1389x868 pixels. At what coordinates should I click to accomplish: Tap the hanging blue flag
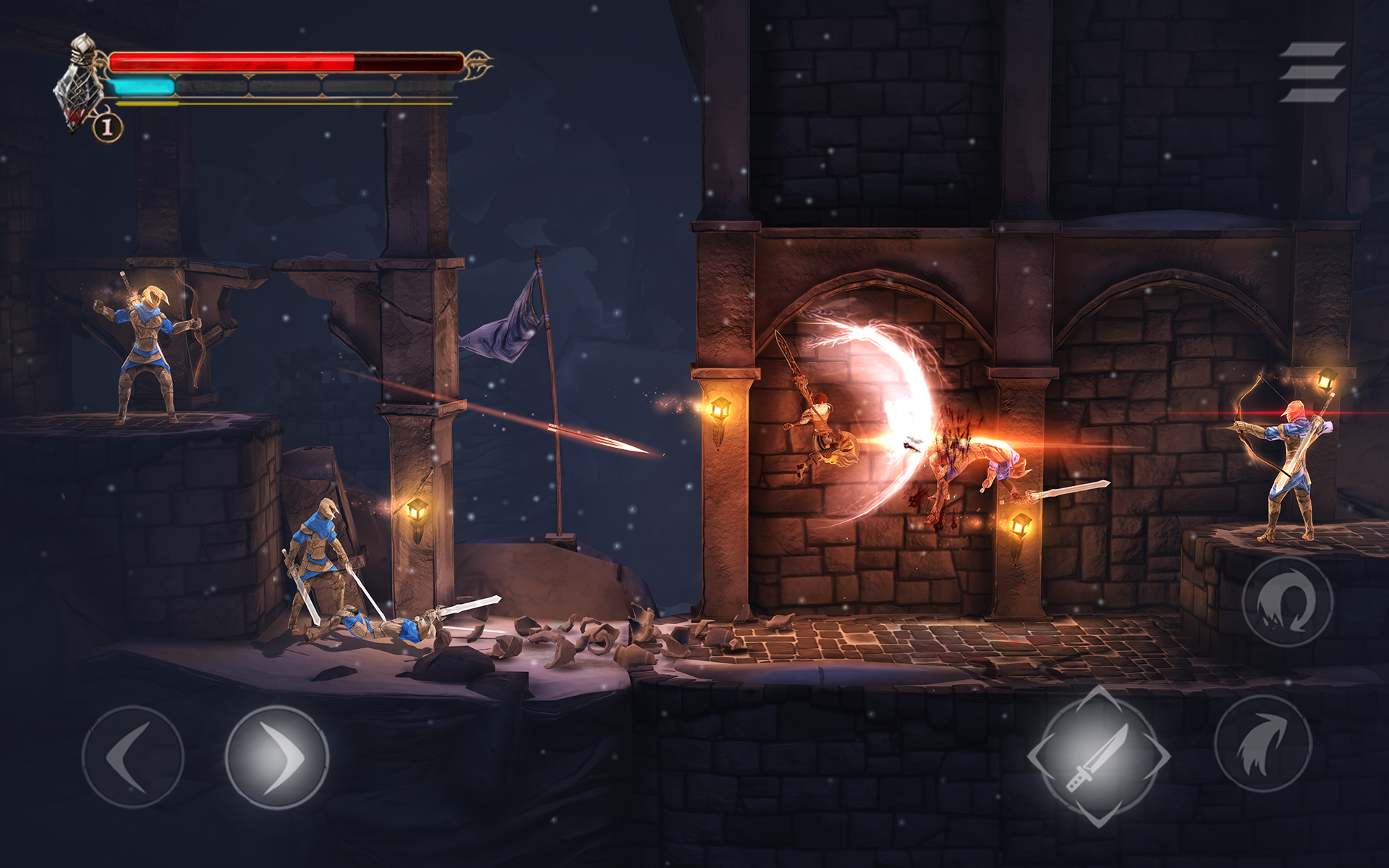click(x=506, y=325)
